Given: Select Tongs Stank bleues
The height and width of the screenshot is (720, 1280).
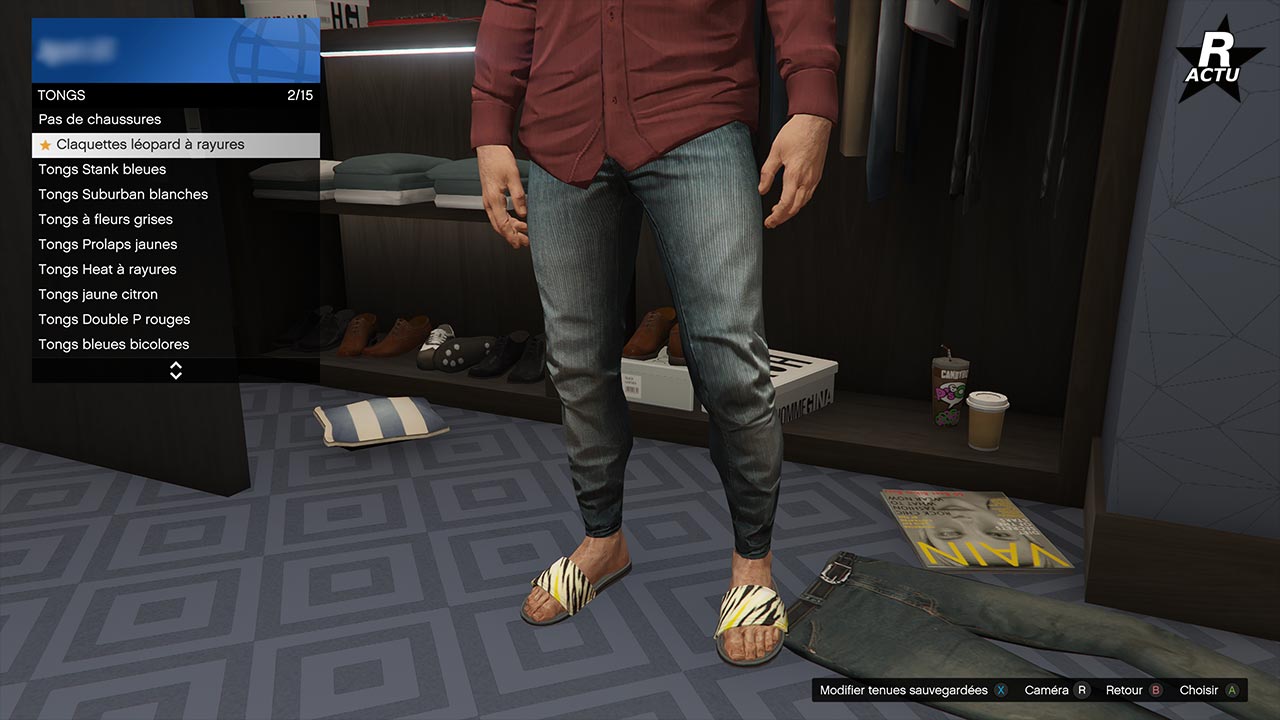Looking at the screenshot, I should tap(102, 170).
